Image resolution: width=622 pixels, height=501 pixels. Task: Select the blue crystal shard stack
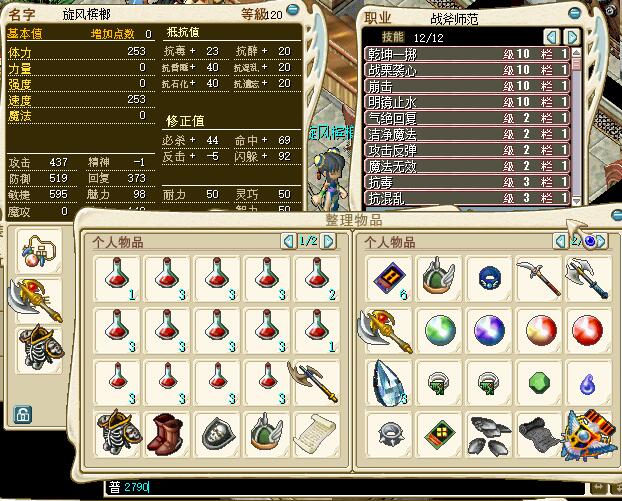tap(388, 381)
